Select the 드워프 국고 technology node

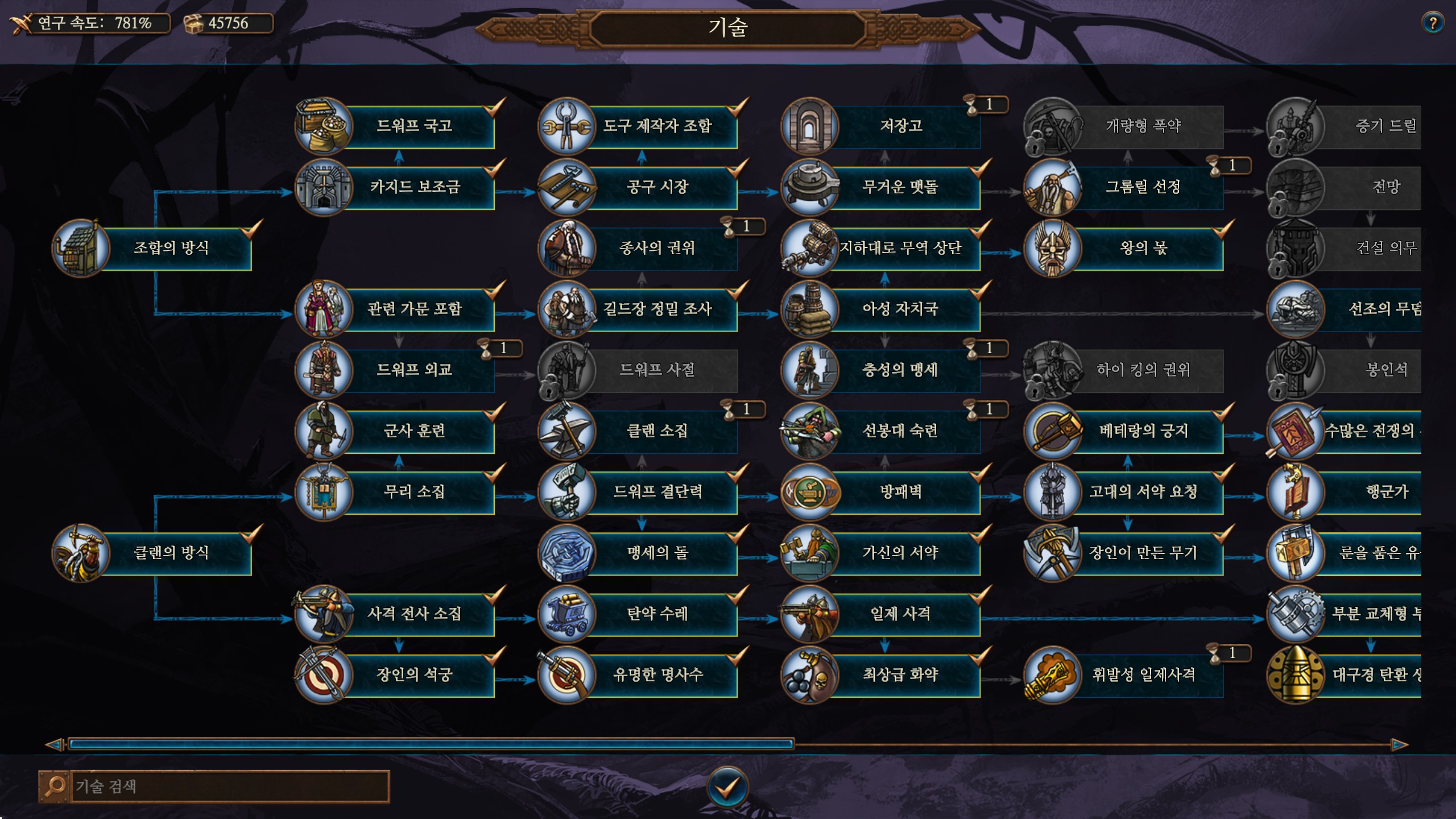pyautogui.click(x=414, y=126)
